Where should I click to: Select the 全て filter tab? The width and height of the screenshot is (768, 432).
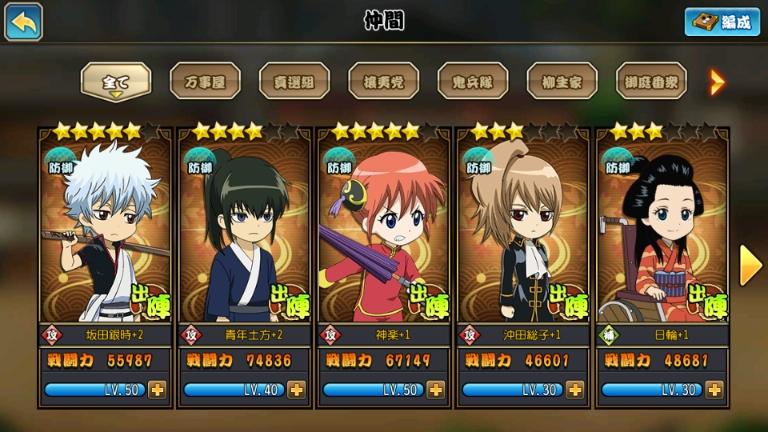pyautogui.click(x=115, y=80)
